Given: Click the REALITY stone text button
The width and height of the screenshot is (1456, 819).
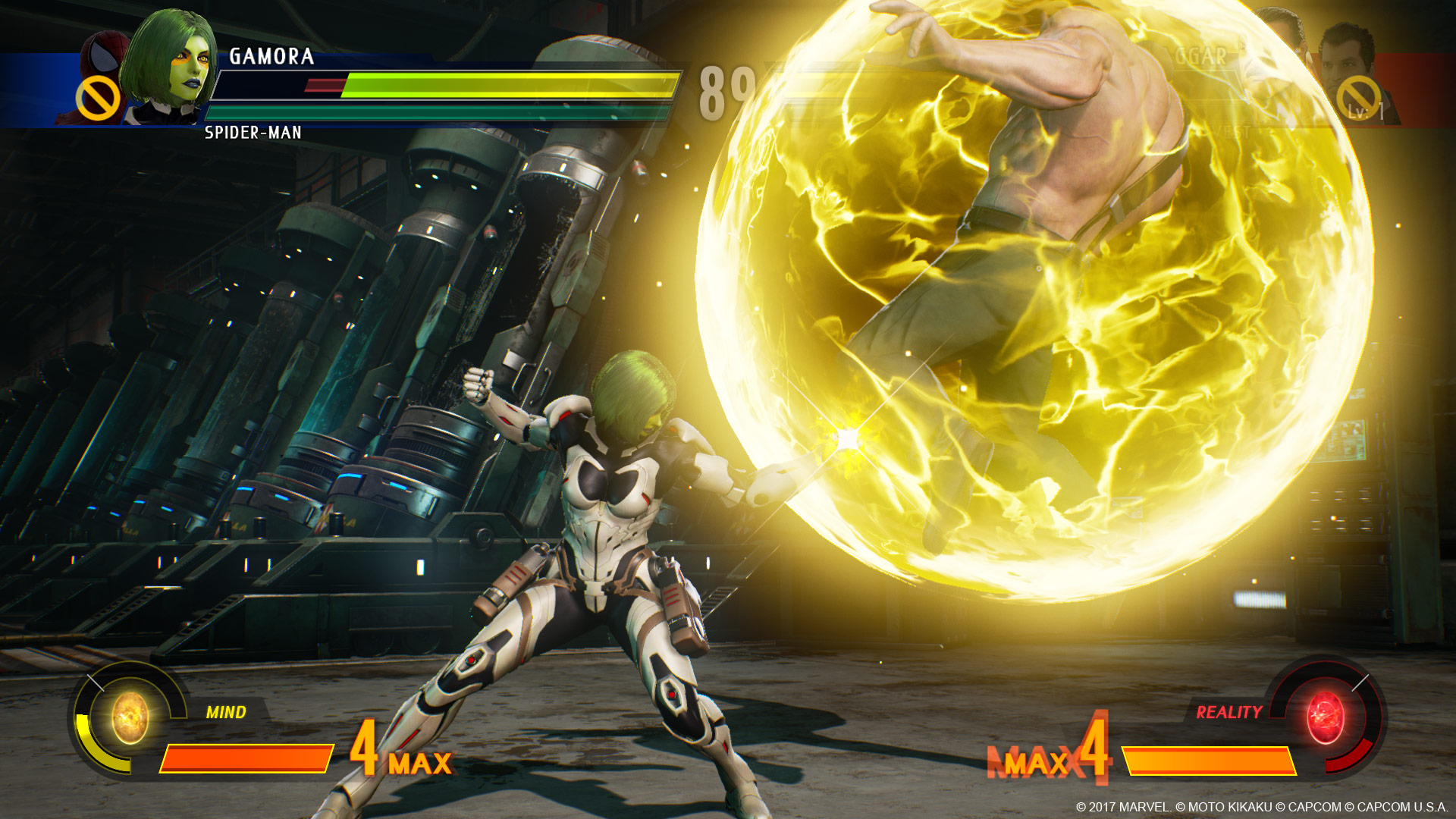Looking at the screenshot, I should click(1228, 713).
